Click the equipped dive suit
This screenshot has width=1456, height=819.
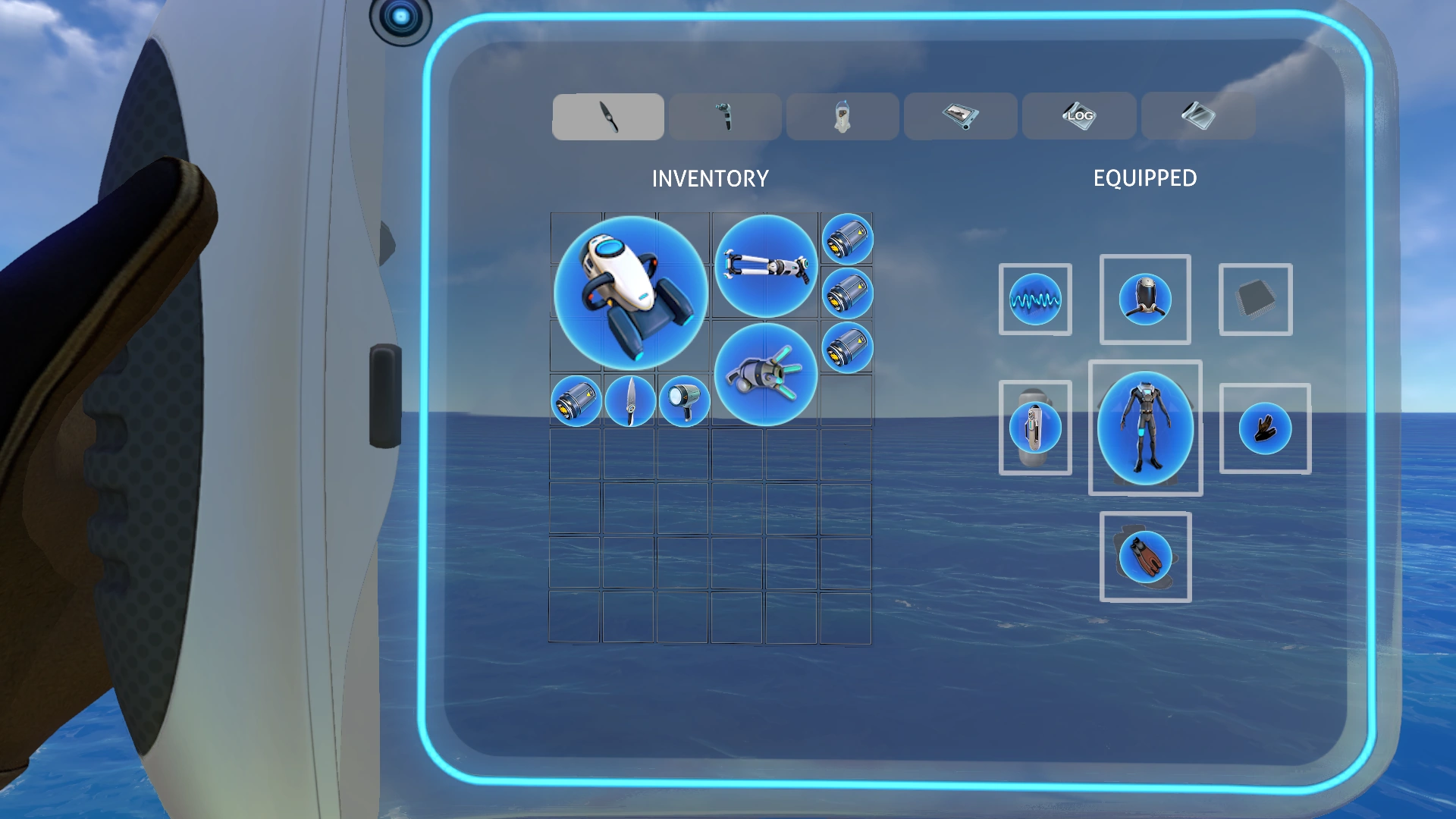pos(1146,430)
